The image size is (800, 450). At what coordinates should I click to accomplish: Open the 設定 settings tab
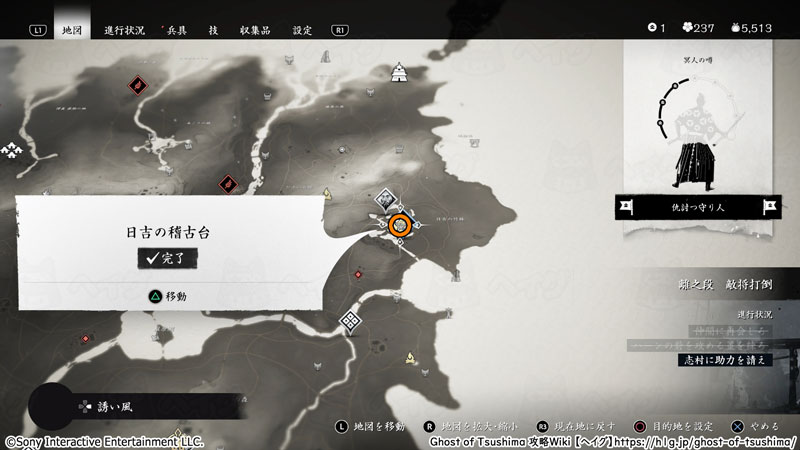[x=303, y=30]
